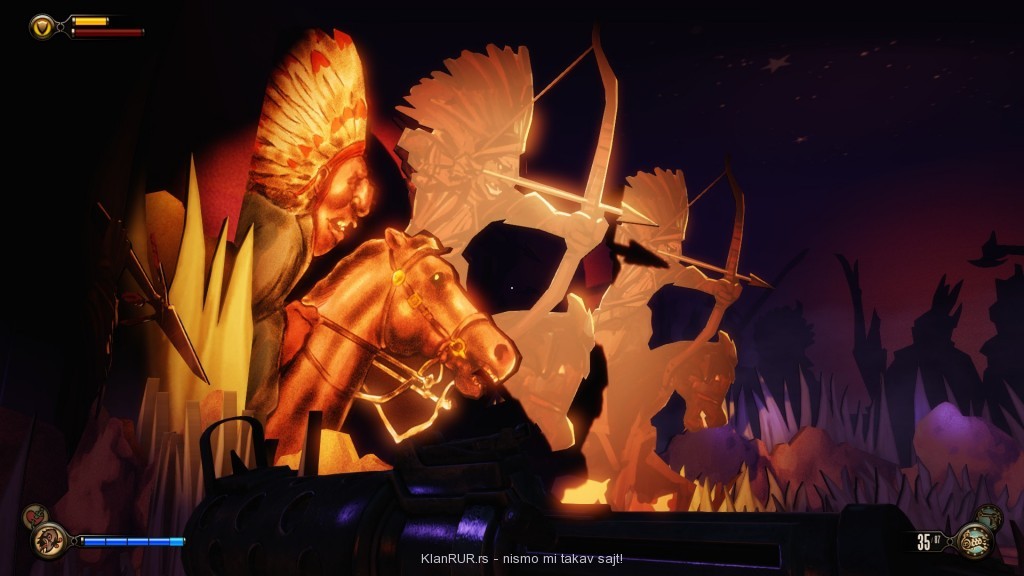
Task: Switch to the secondary heart vigor icon
Action: (x=34, y=516)
